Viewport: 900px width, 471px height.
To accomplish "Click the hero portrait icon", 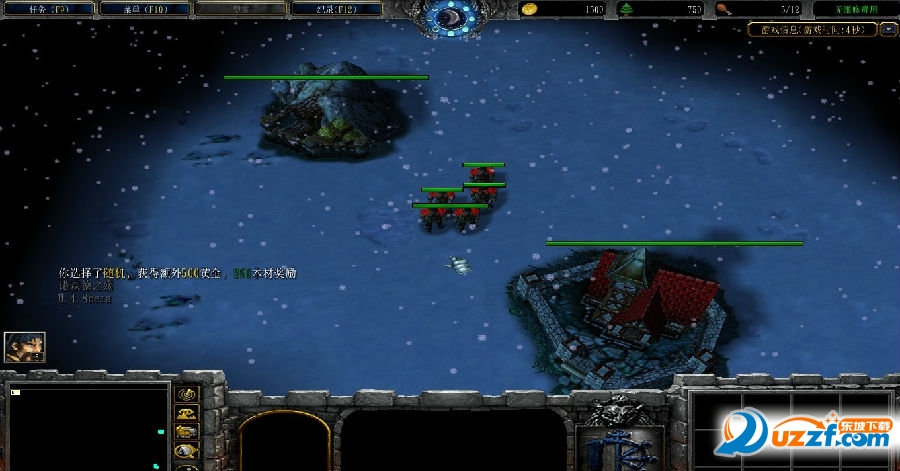I will [24, 347].
